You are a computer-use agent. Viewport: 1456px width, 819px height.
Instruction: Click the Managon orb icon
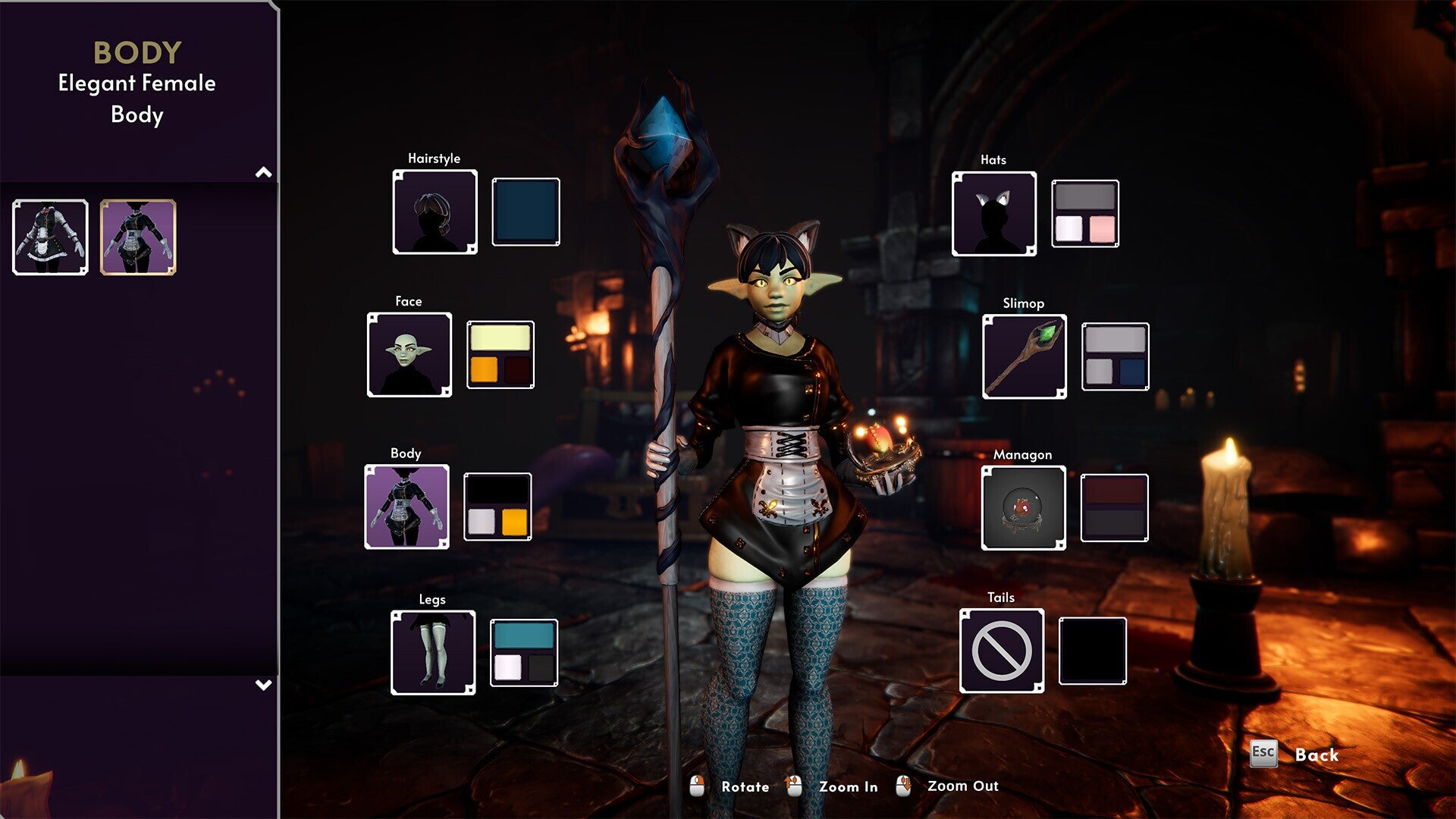[1024, 508]
